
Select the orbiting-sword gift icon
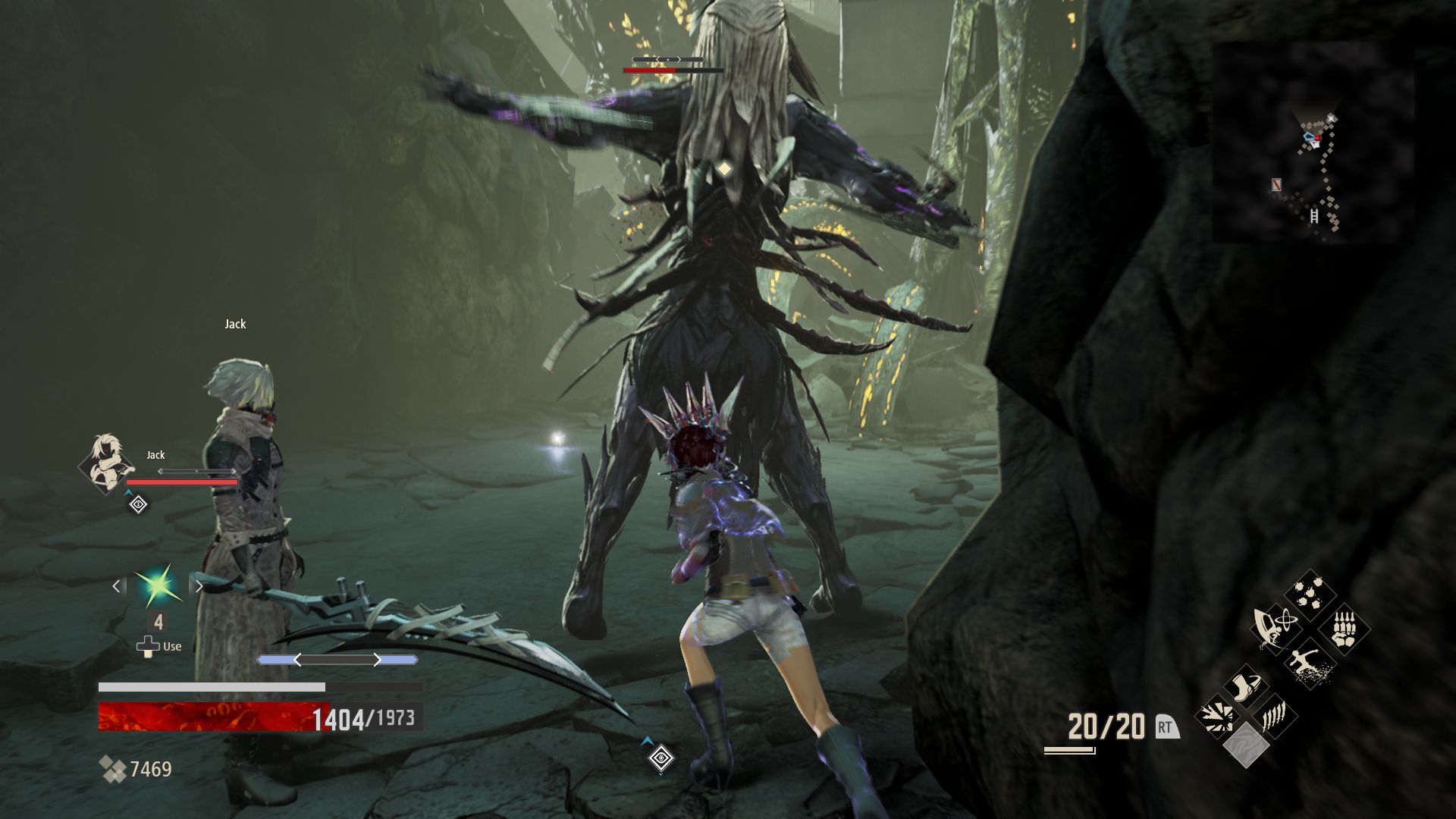[1275, 627]
